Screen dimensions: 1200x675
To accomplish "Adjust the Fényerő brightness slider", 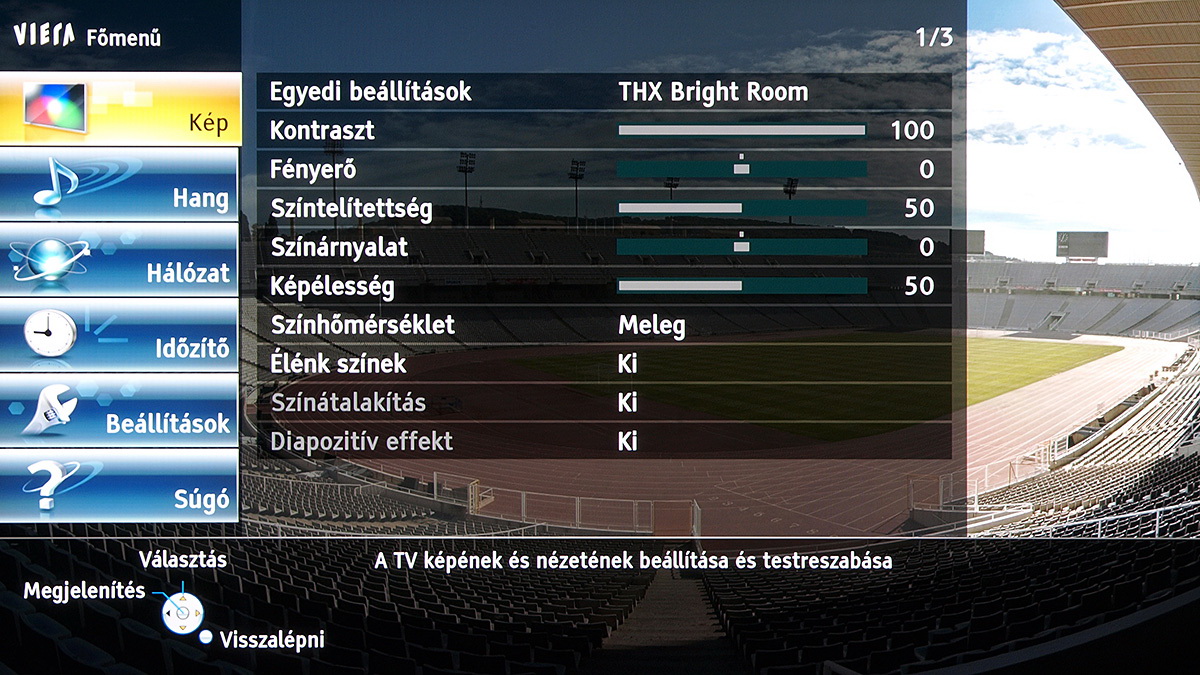I will tap(741, 170).
